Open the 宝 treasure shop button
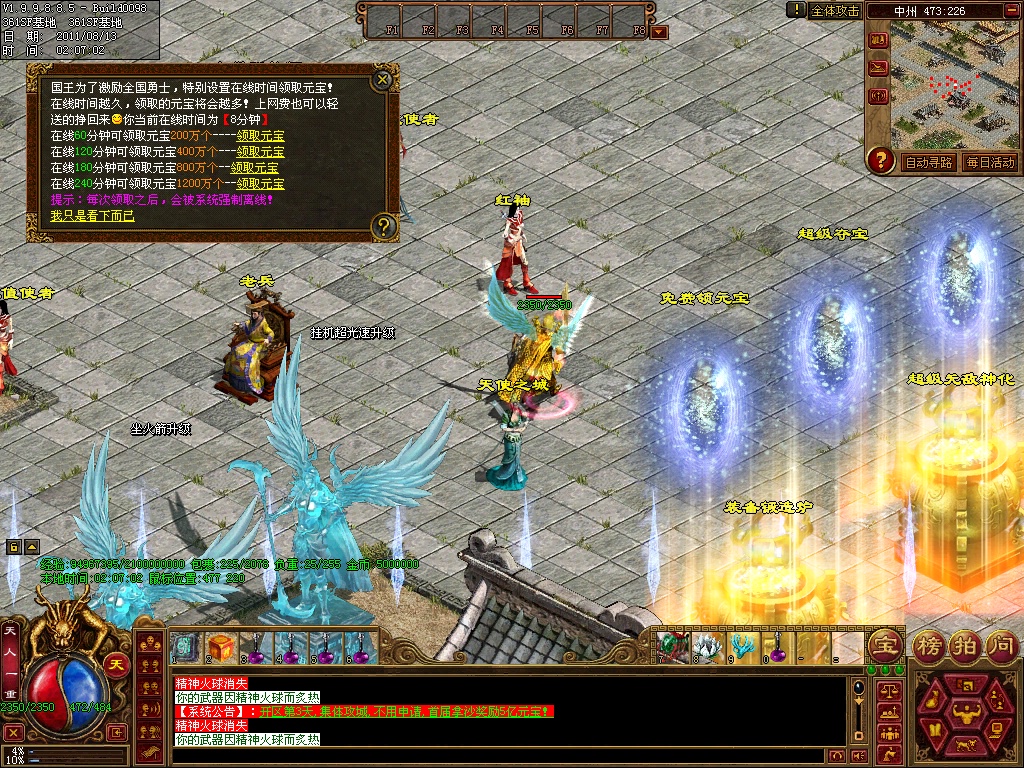 884,644
